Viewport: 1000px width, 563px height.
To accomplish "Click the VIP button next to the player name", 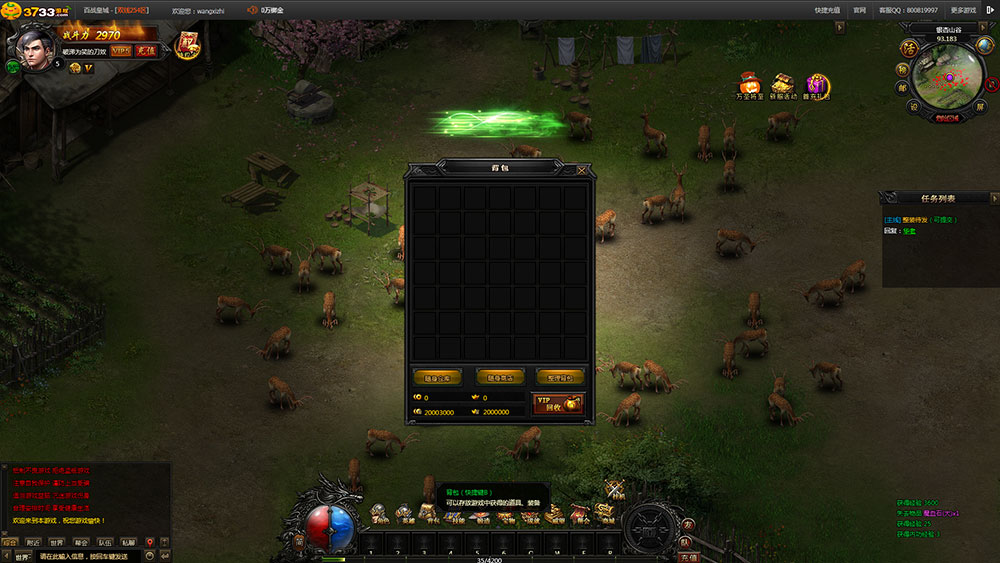I will coord(120,50).
